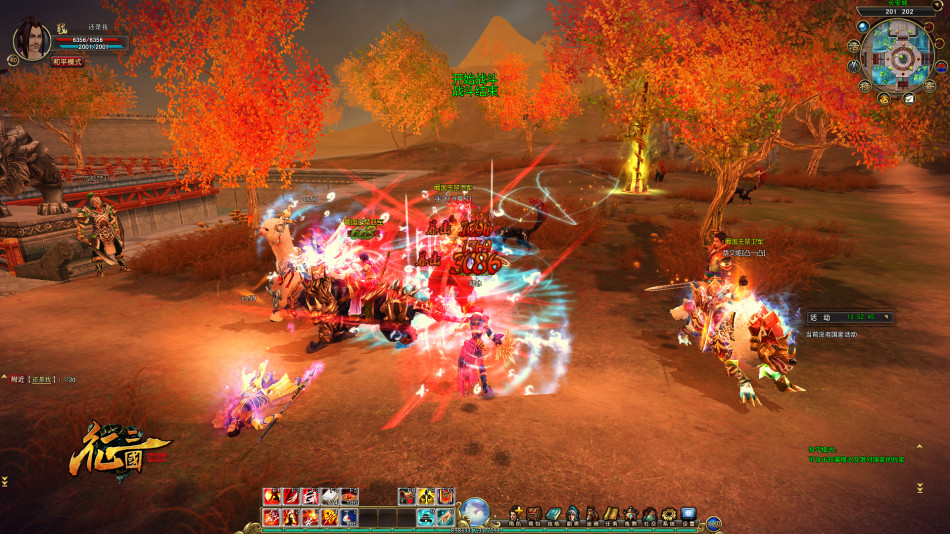This screenshot has width=950, height=534.
Task: Open the 系统 gear menu
Action: click(x=668, y=515)
